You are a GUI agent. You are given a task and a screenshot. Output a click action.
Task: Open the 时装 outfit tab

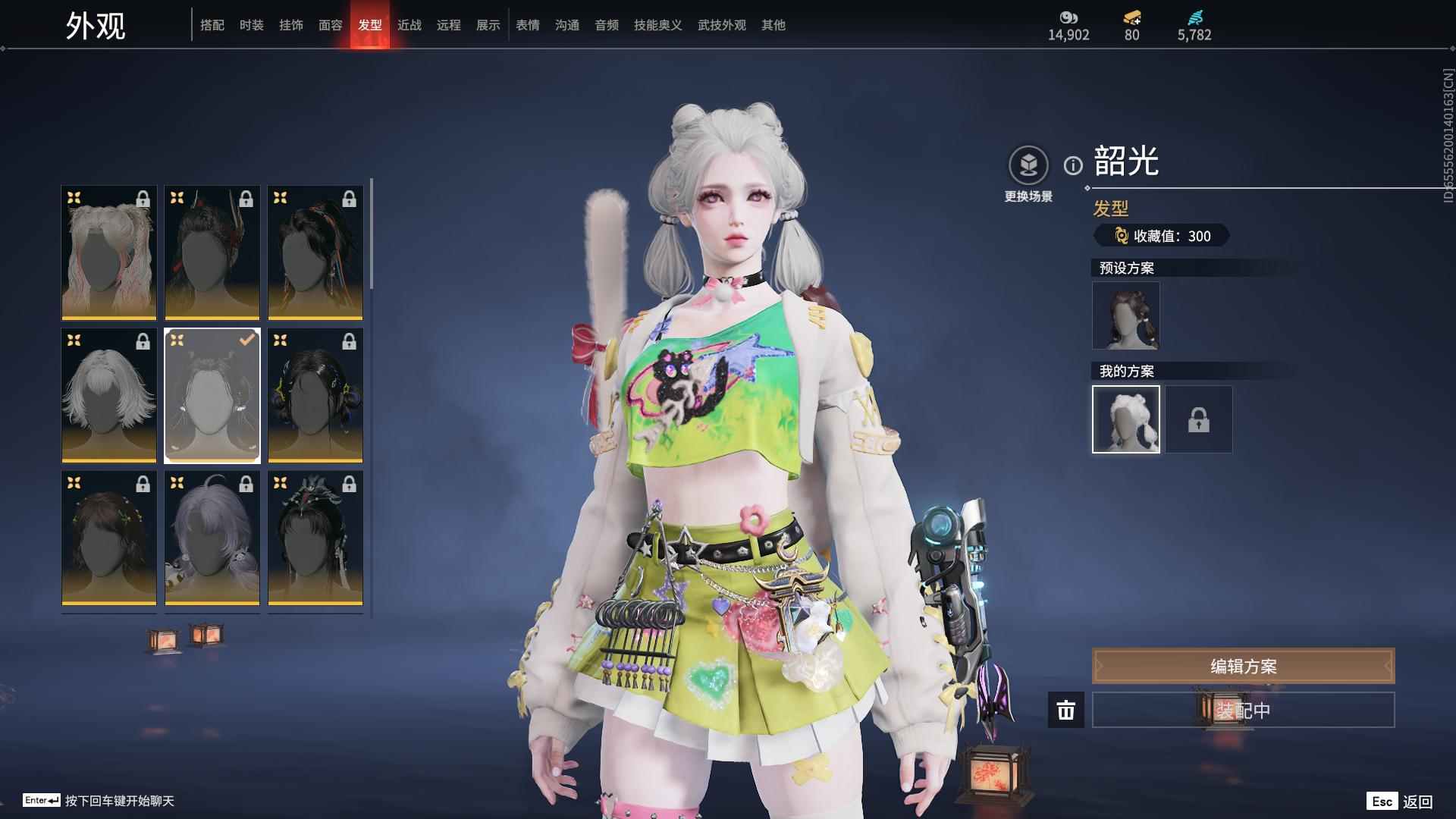tap(252, 25)
